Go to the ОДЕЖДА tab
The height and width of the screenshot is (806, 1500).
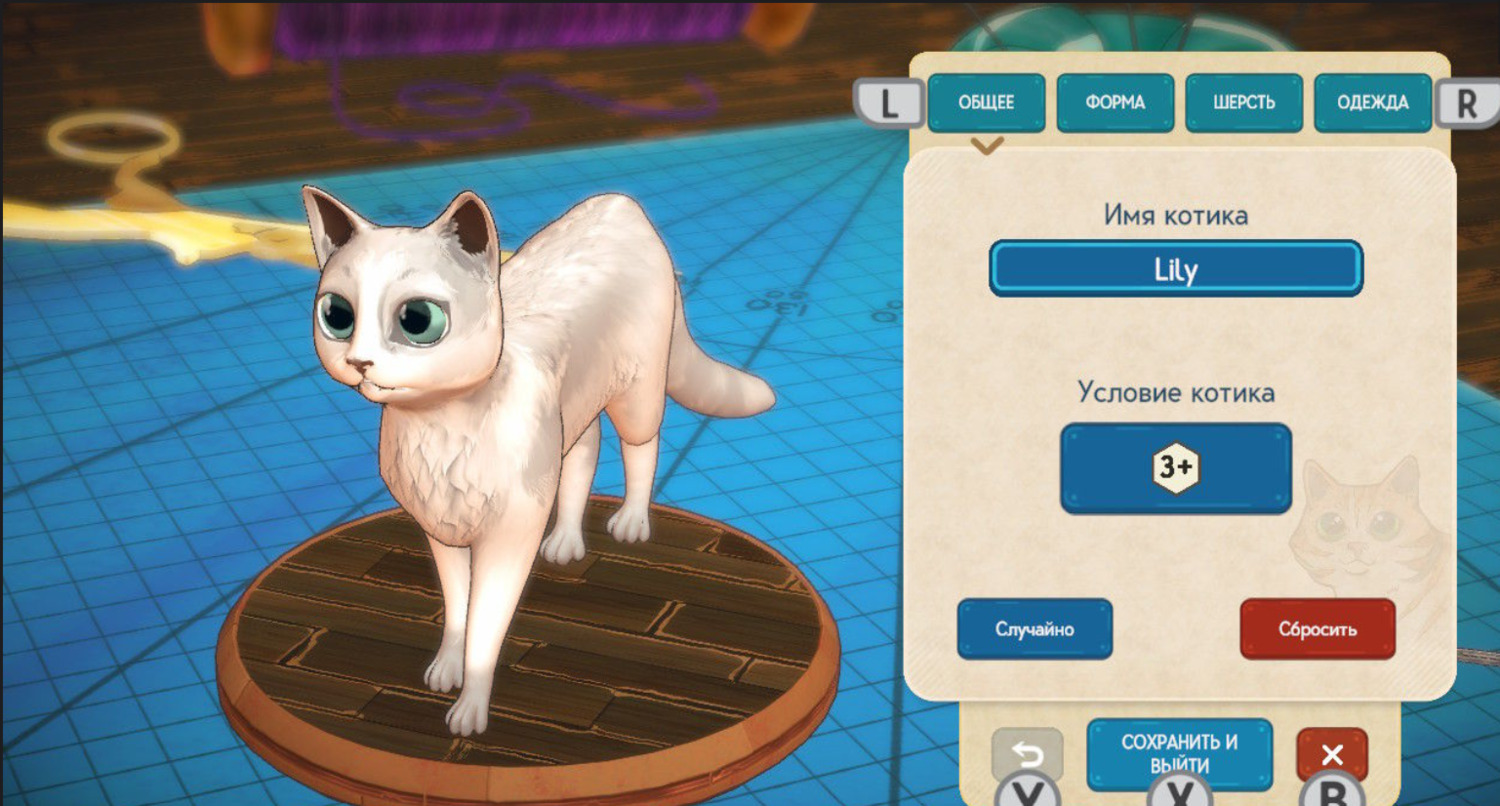click(x=1373, y=103)
